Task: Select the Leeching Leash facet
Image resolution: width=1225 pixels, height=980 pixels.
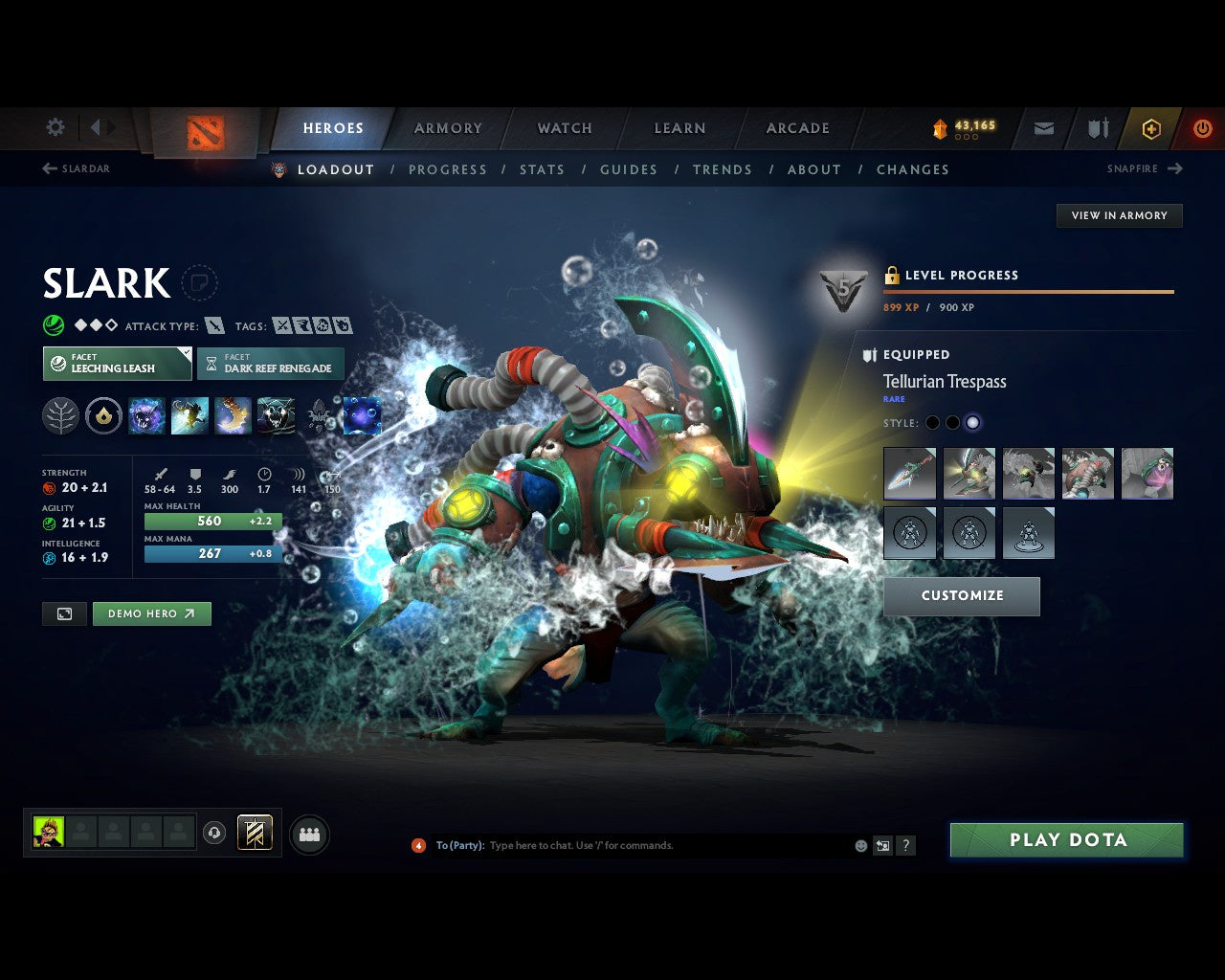Action: click(117, 364)
